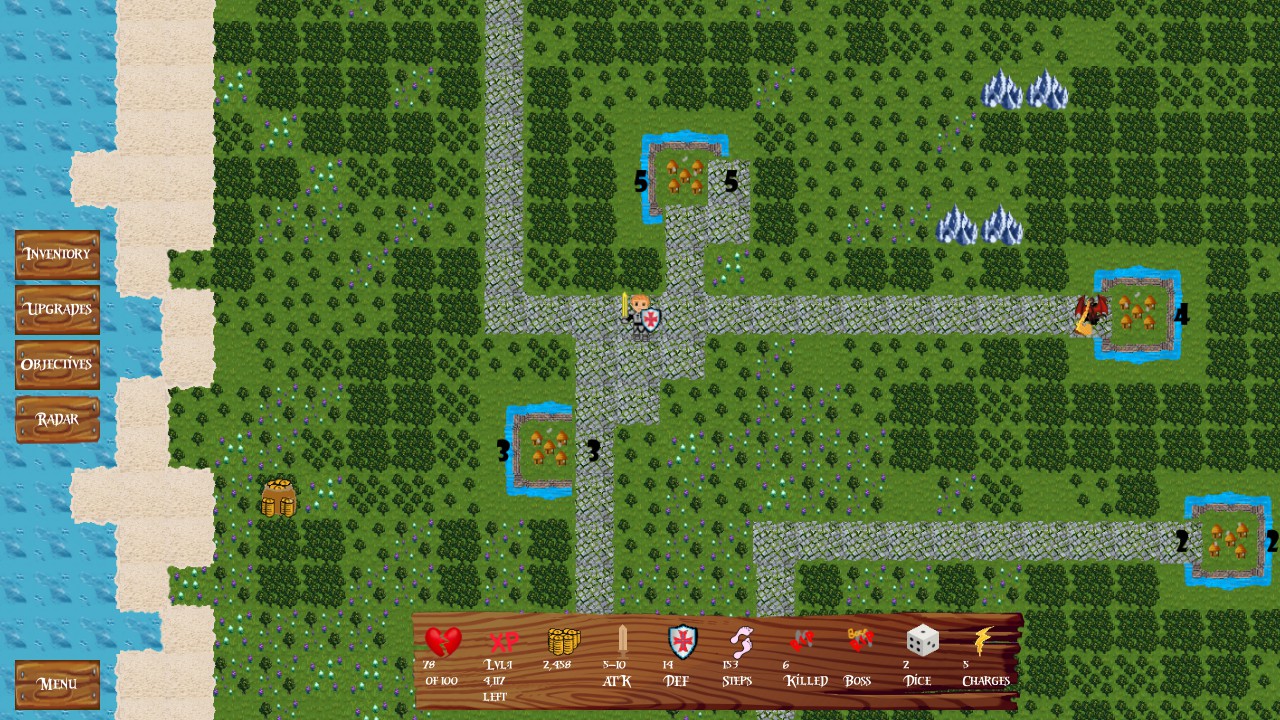Open the game Menu
Image resolution: width=1280 pixels, height=720 pixels.
tap(56, 684)
